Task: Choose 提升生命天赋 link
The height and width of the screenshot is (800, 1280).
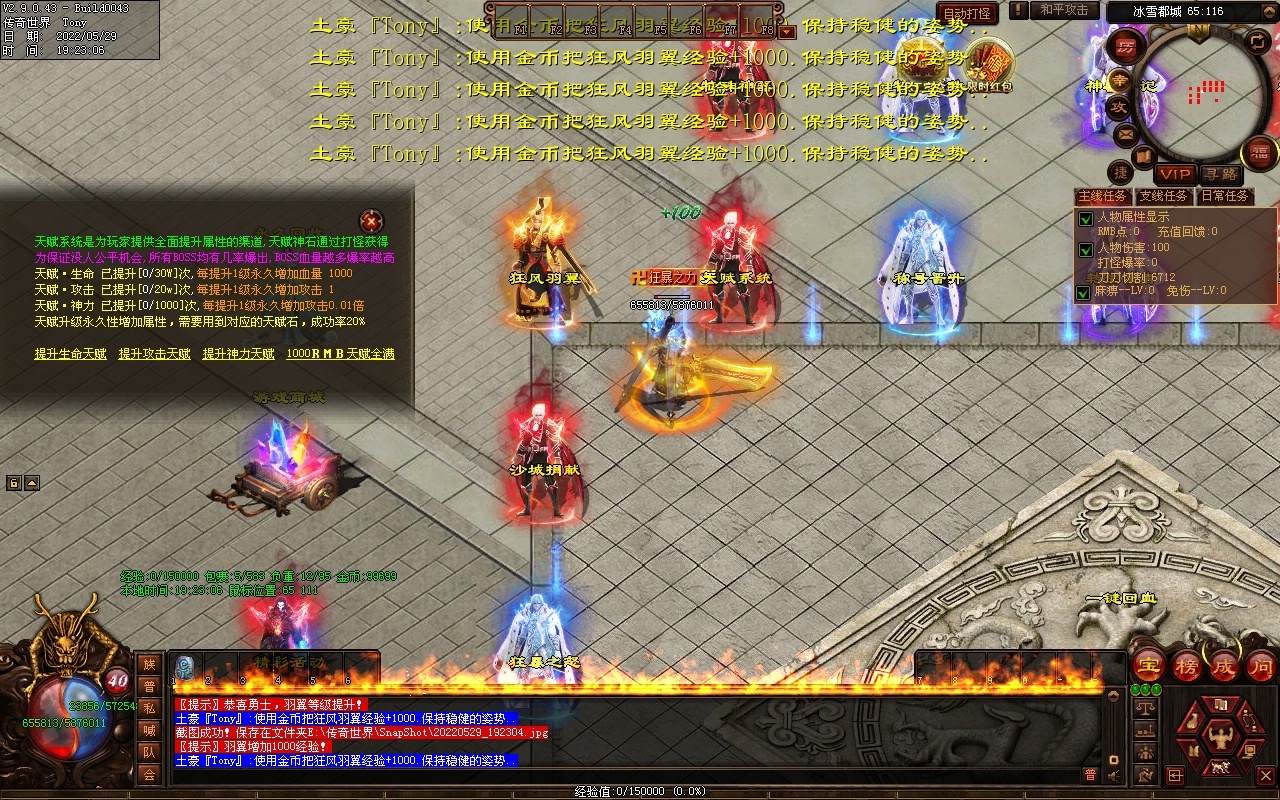Action: point(70,354)
